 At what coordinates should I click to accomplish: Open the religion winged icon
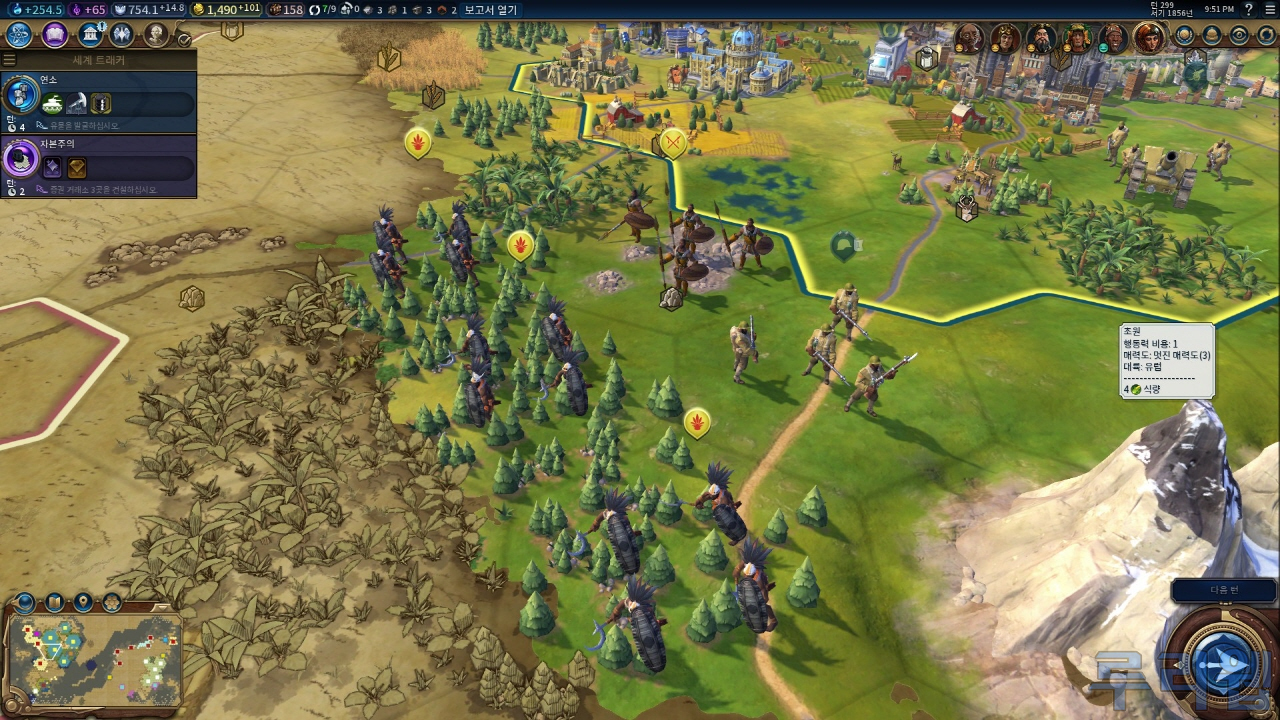tap(122, 35)
